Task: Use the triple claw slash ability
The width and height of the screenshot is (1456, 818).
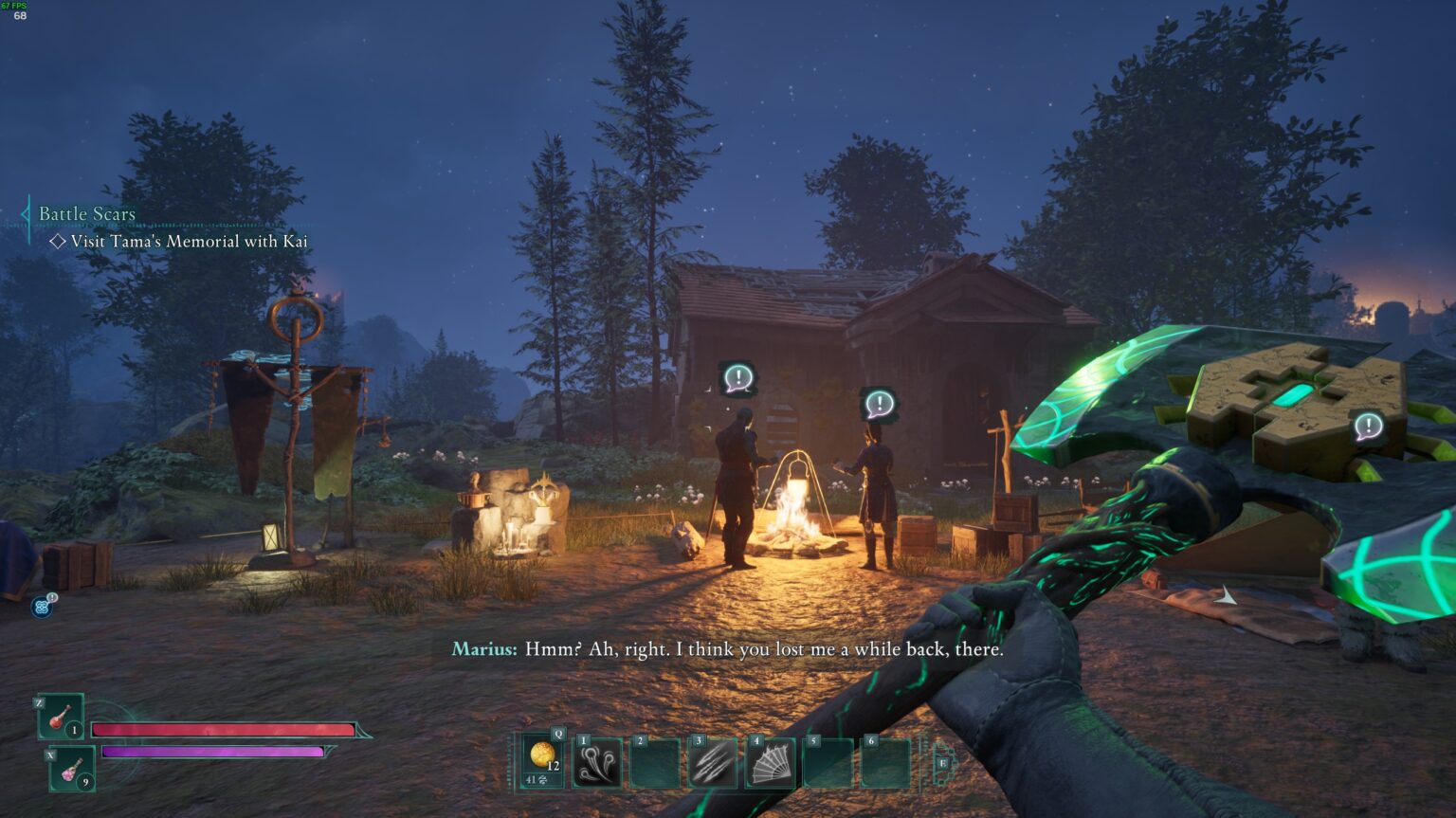Action: pyautogui.click(x=712, y=763)
